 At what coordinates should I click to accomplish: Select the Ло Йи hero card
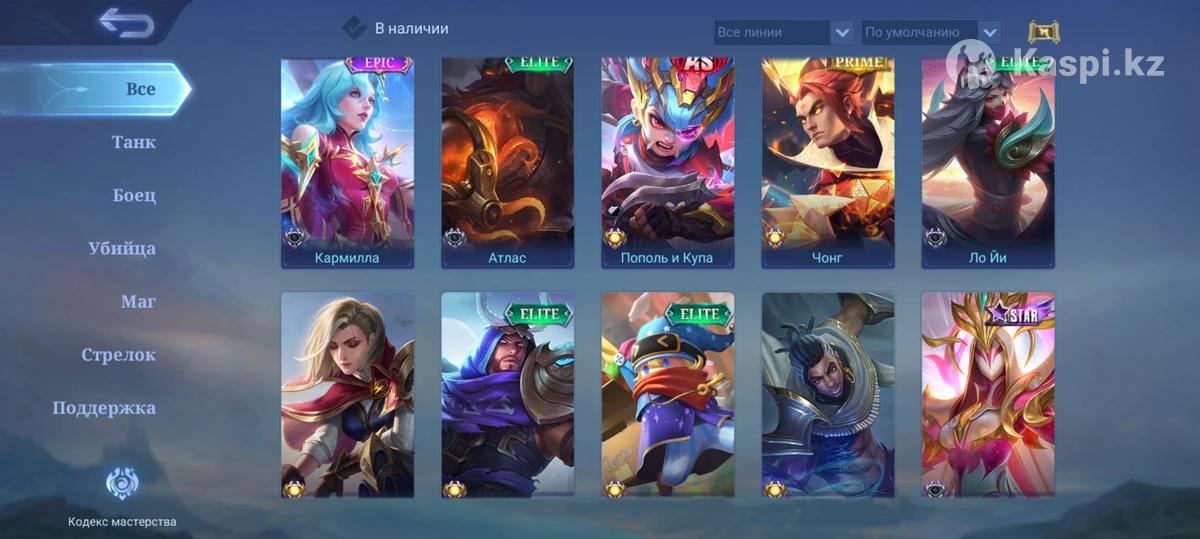coord(988,162)
